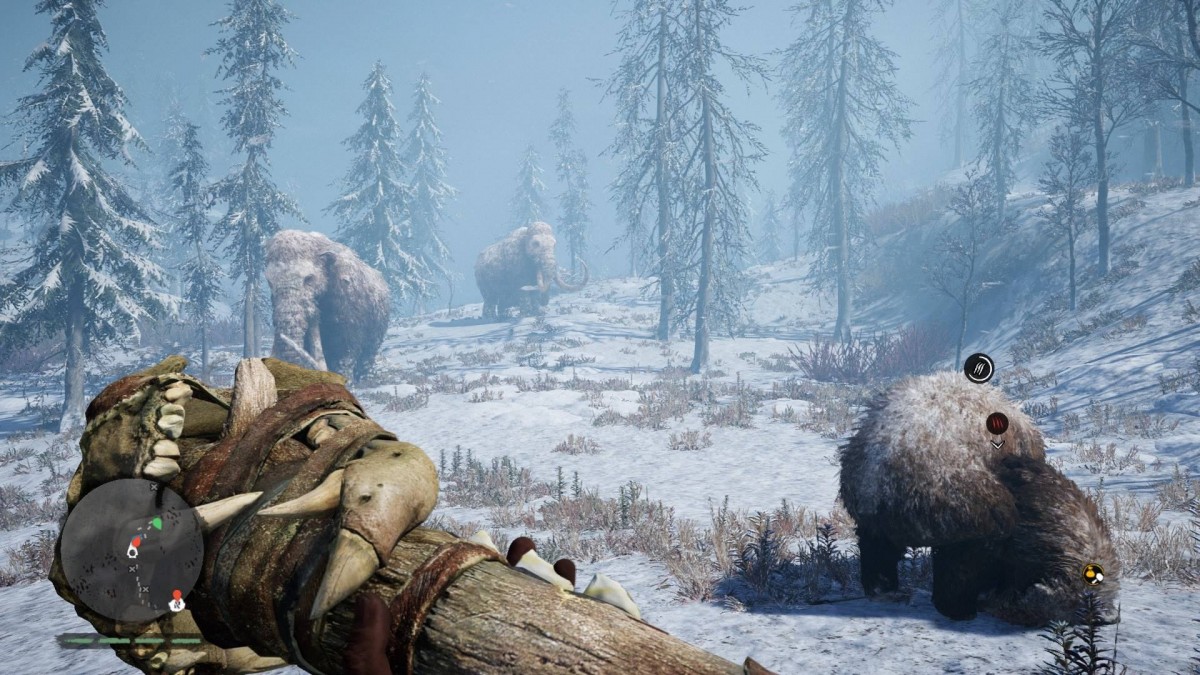Select the green marker on the minimap

tap(156, 522)
